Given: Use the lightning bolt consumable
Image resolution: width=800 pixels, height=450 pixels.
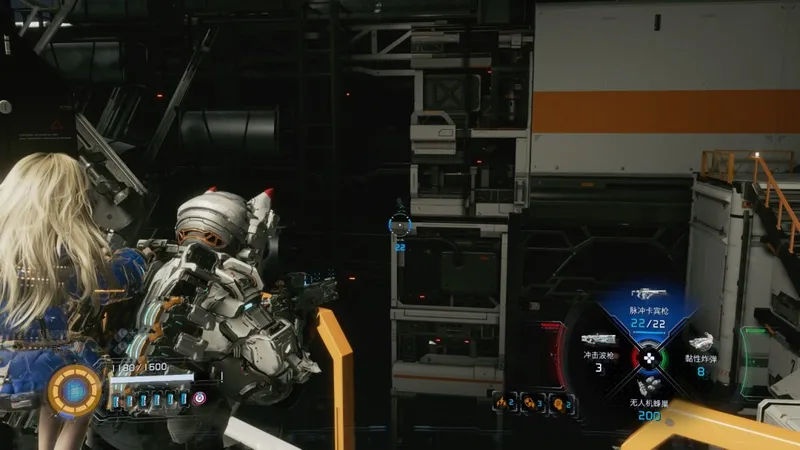Looking at the screenshot, I should (x=501, y=402).
